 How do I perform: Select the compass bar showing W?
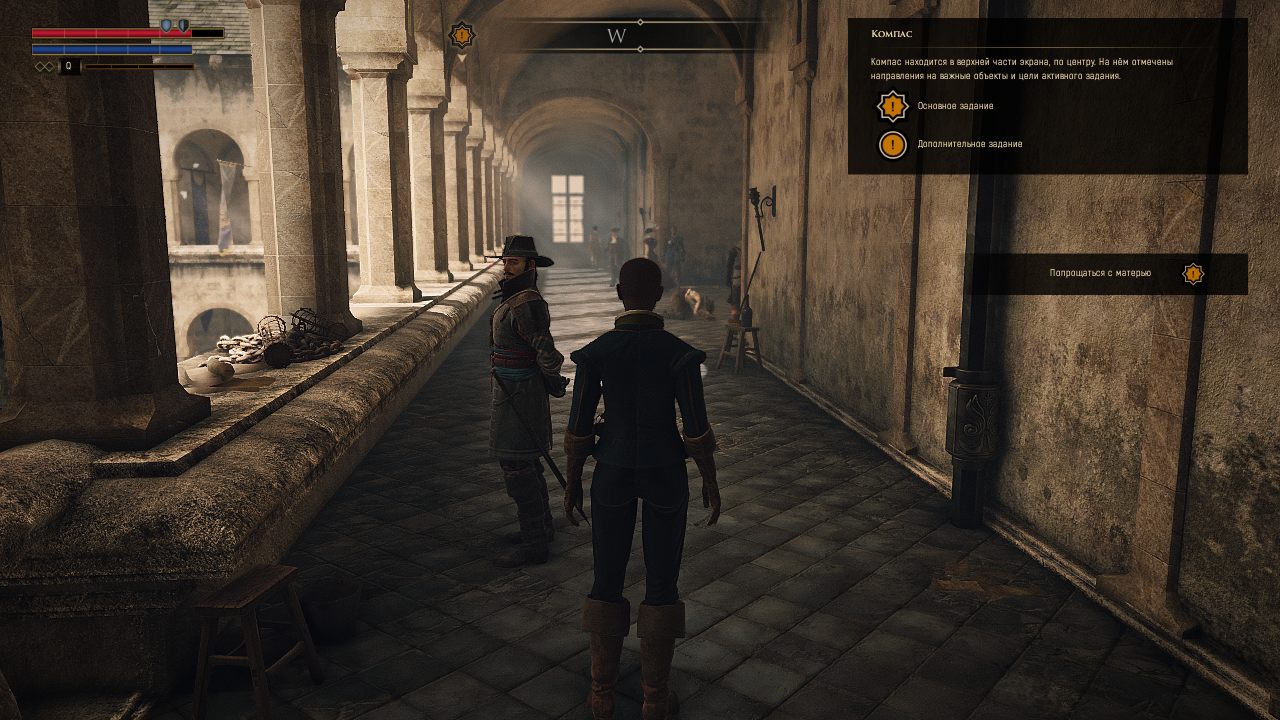[x=617, y=36]
